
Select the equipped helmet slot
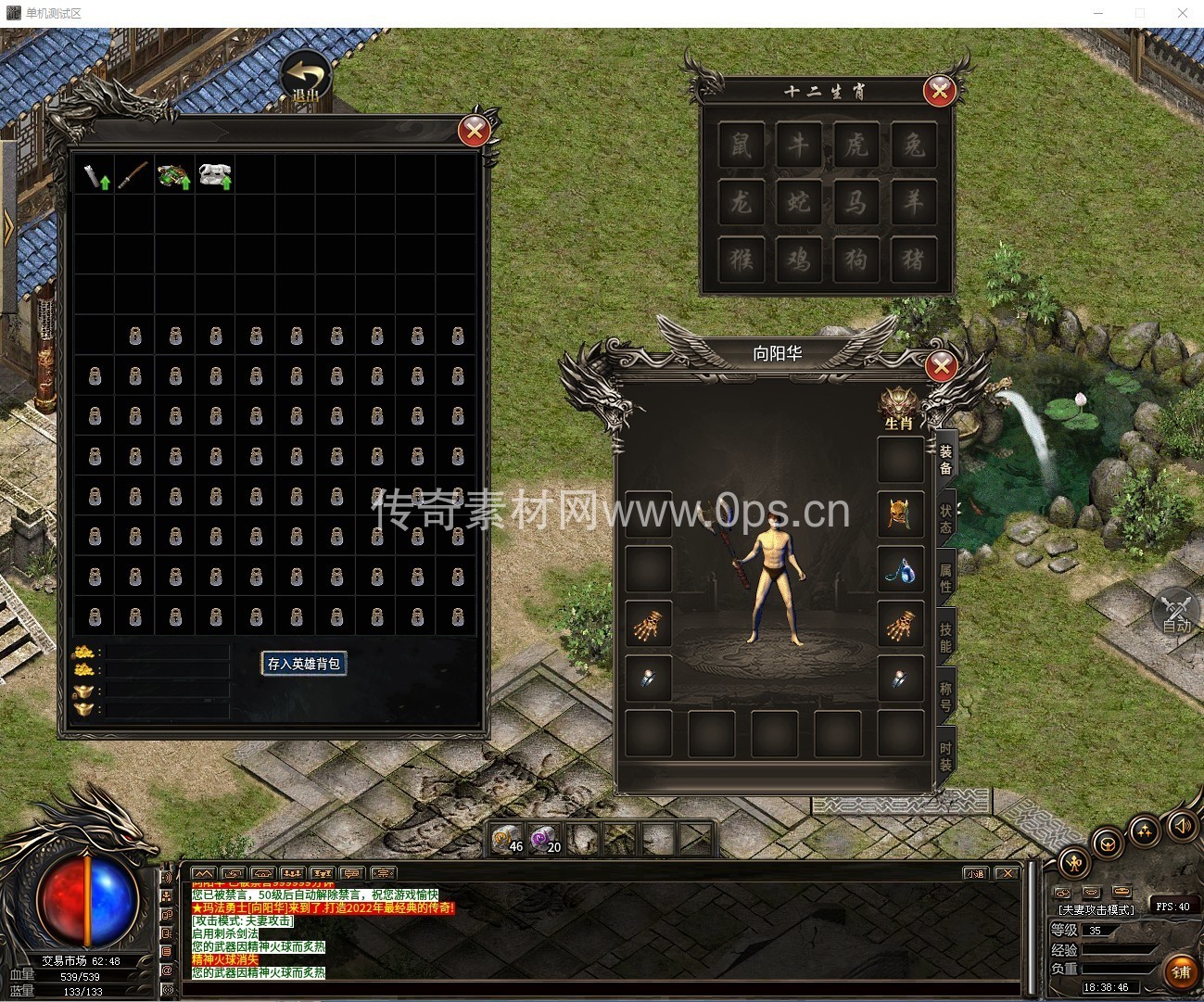[x=900, y=514]
